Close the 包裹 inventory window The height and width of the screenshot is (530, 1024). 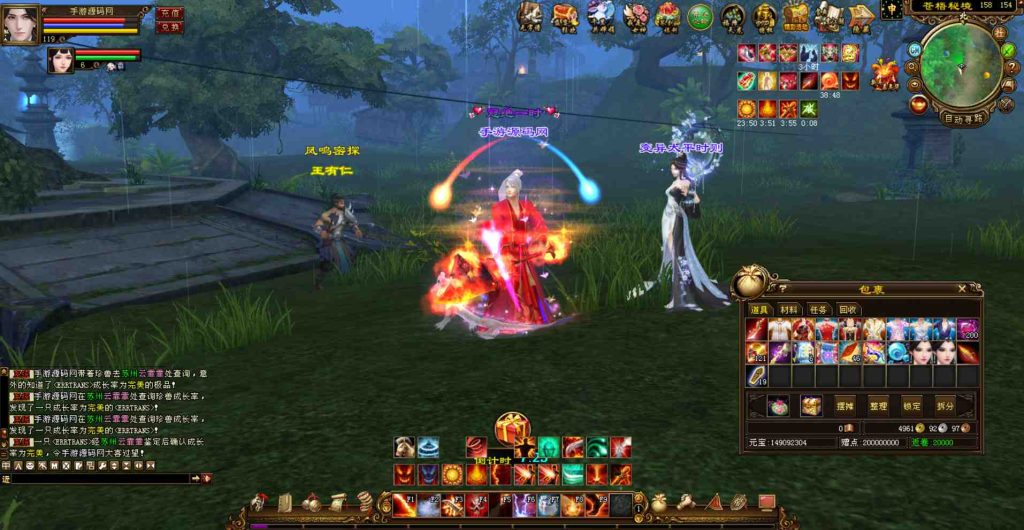point(962,288)
